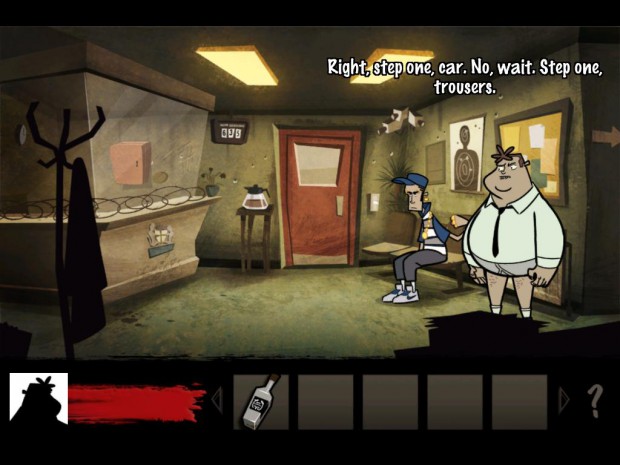This screenshot has height=465, width=620.
Task: Show more items with the right arrow
Action: pos(564,401)
